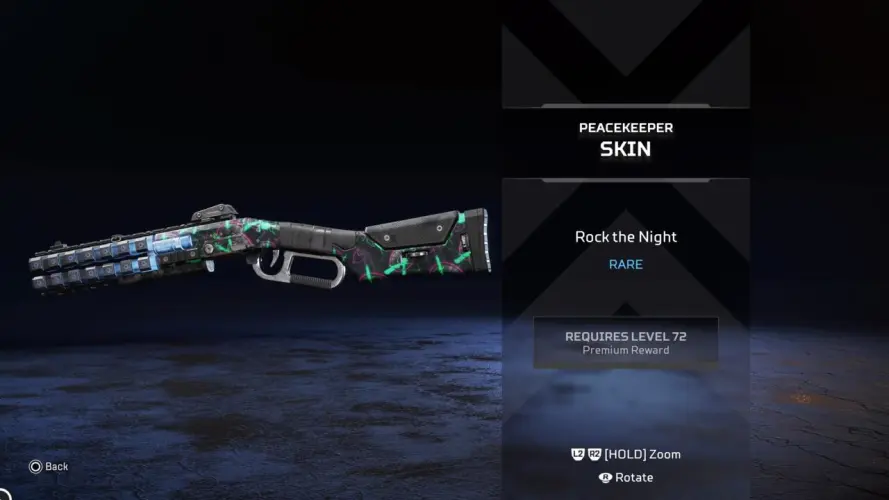Image resolution: width=889 pixels, height=500 pixels.
Task: Select the Requires Level 72 premium reward button
Action: pos(625,342)
